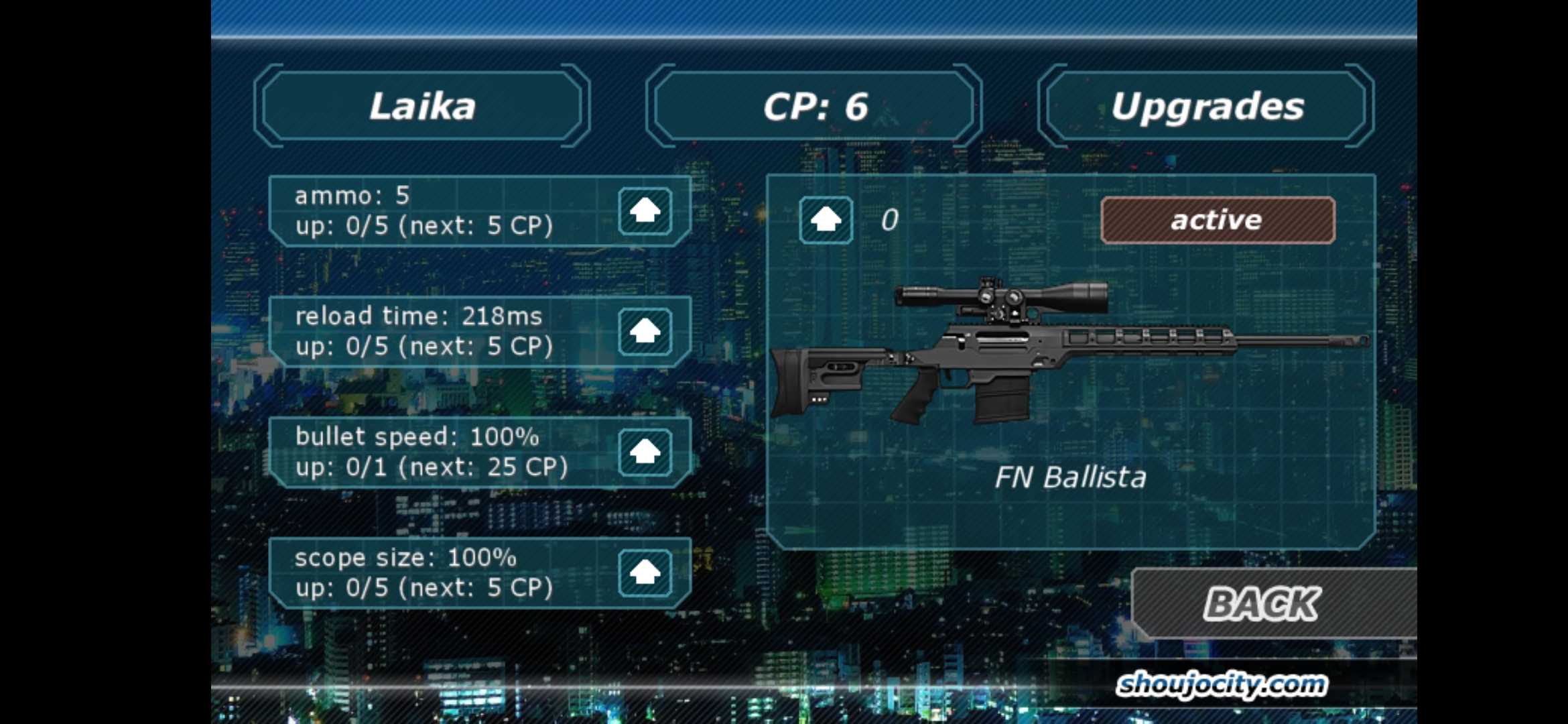This screenshot has width=1568, height=724.
Task: Open the shoujocity.com website link
Action: pos(1221,684)
